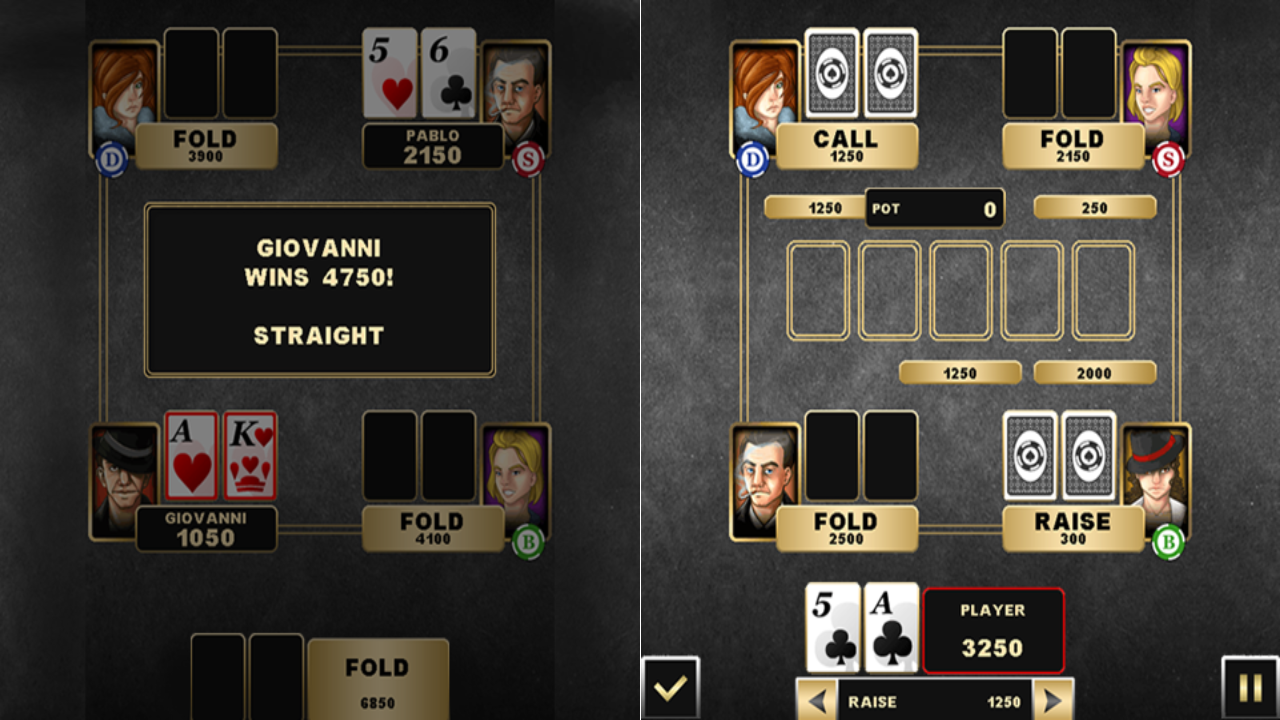Click the RAISE 1250 action bar

point(934,700)
